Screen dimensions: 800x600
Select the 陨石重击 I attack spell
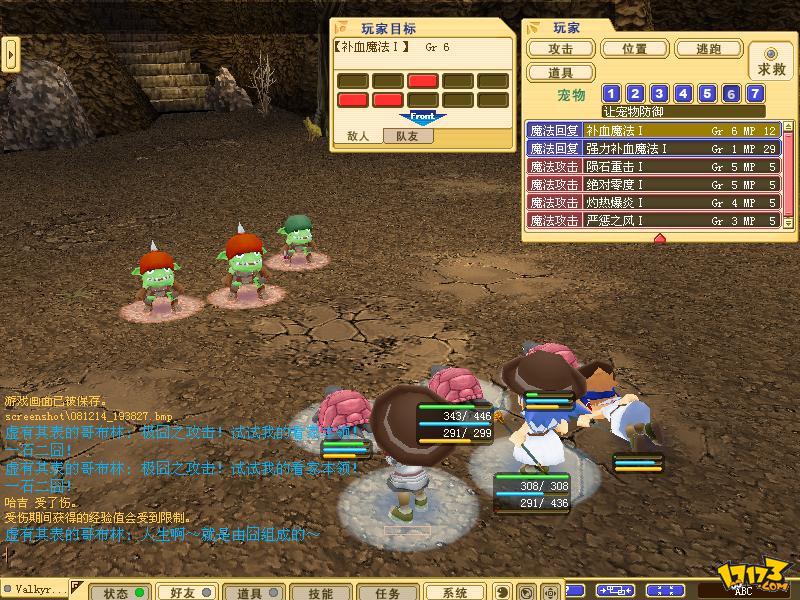click(x=652, y=167)
